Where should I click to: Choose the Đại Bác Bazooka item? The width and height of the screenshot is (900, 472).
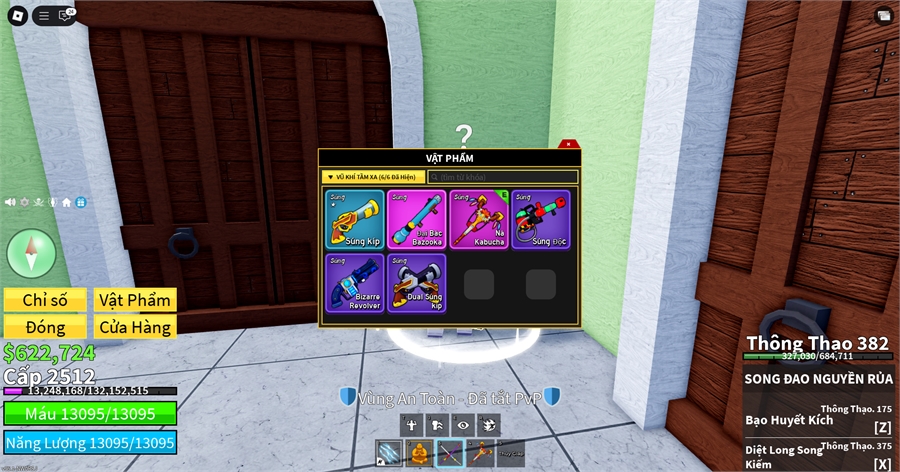point(416,219)
